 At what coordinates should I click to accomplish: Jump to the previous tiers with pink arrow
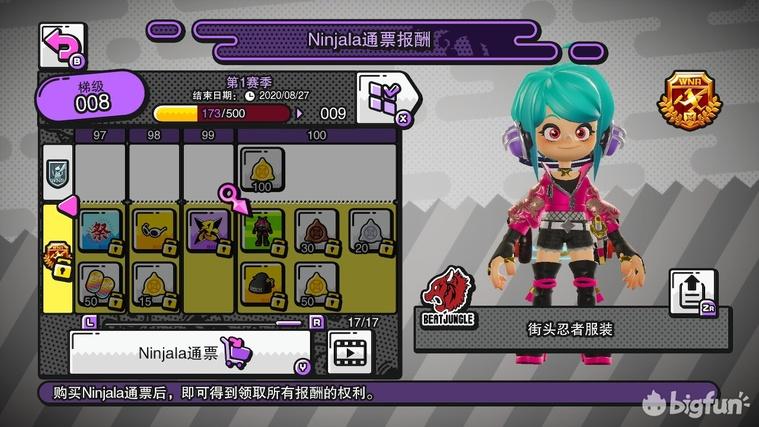click(x=66, y=205)
